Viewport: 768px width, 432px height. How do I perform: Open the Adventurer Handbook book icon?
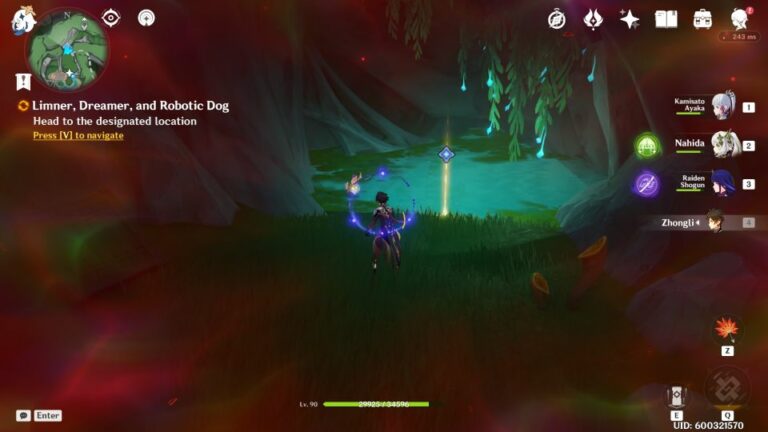[666, 19]
